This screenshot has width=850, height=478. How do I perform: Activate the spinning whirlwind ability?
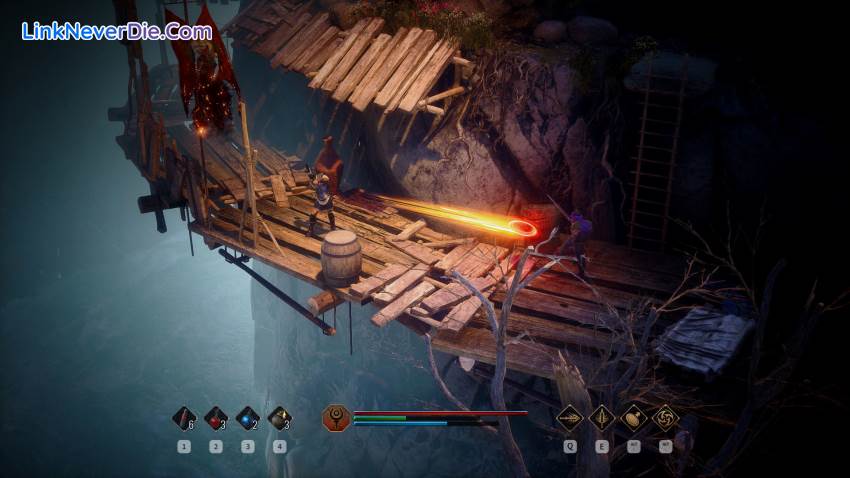pyautogui.click(x=665, y=417)
